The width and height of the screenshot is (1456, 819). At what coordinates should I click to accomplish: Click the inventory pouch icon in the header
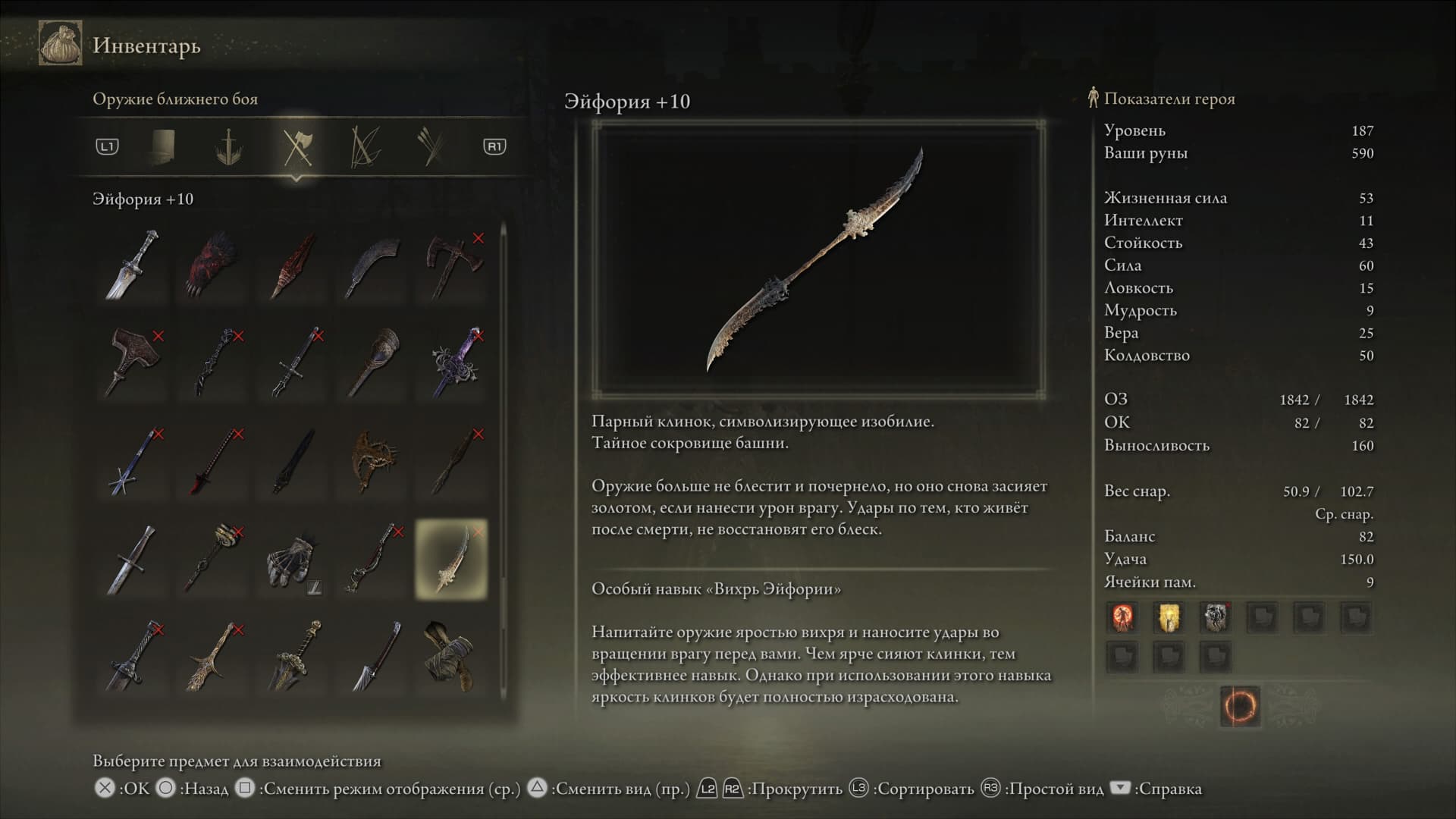coord(61,45)
